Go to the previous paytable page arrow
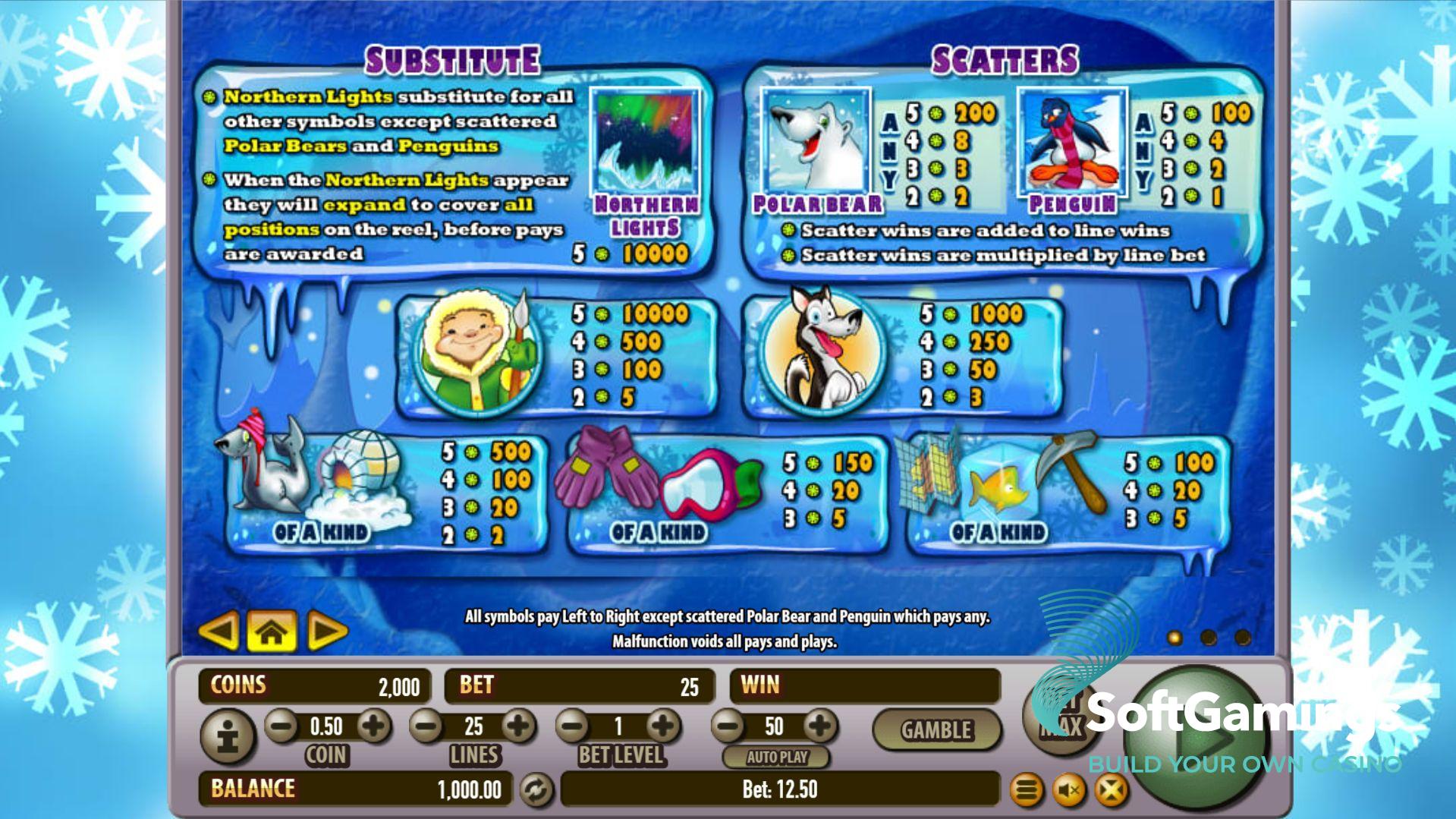1456x819 pixels. click(x=219, y=630)
